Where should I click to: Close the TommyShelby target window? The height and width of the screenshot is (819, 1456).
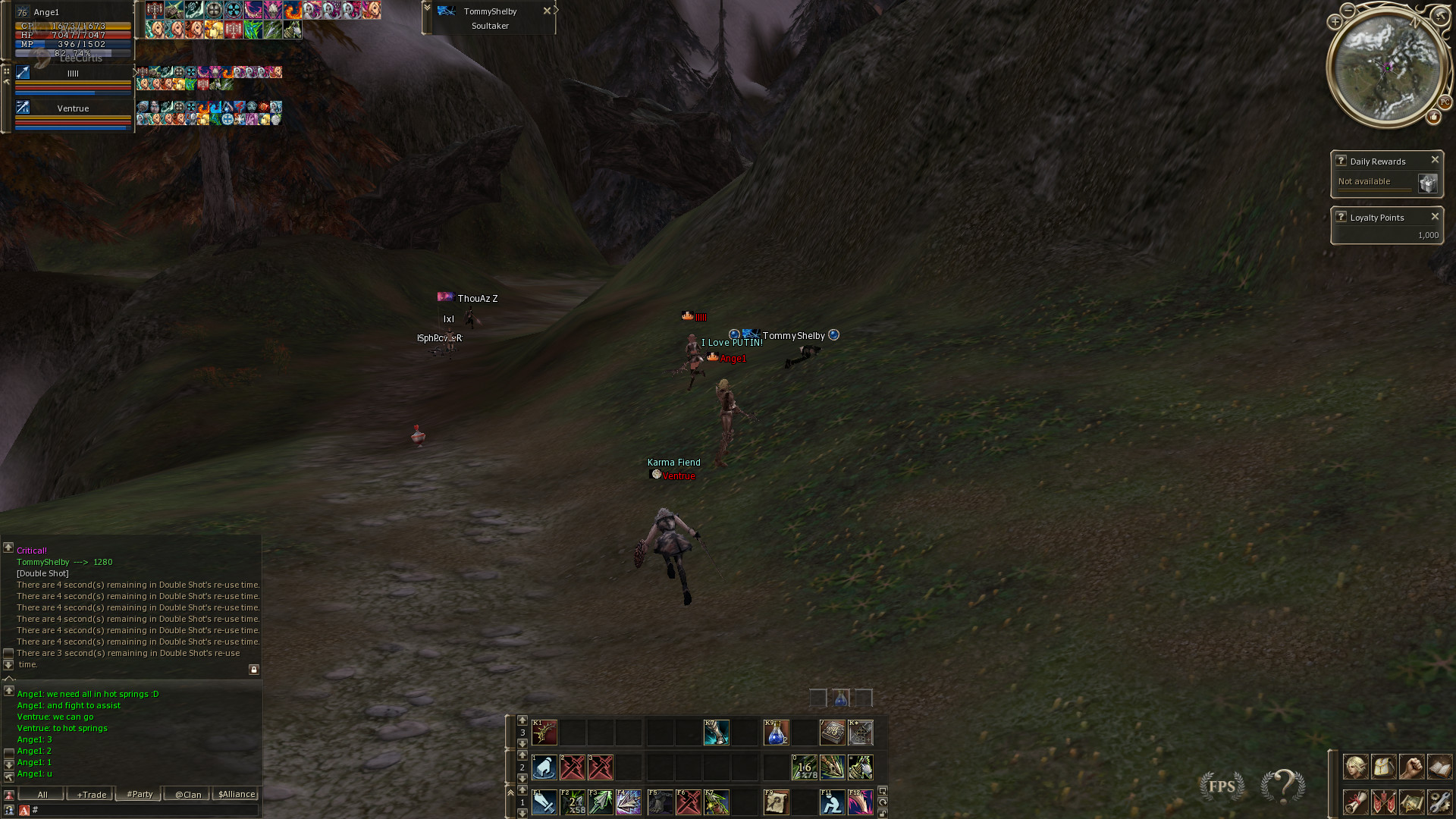pyautogui.click(x=547, y=11)
